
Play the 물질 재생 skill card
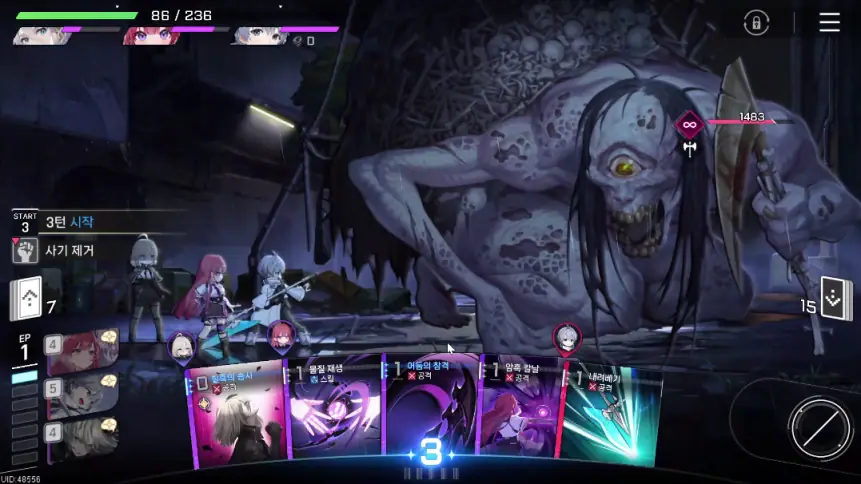tap(334, 415)
